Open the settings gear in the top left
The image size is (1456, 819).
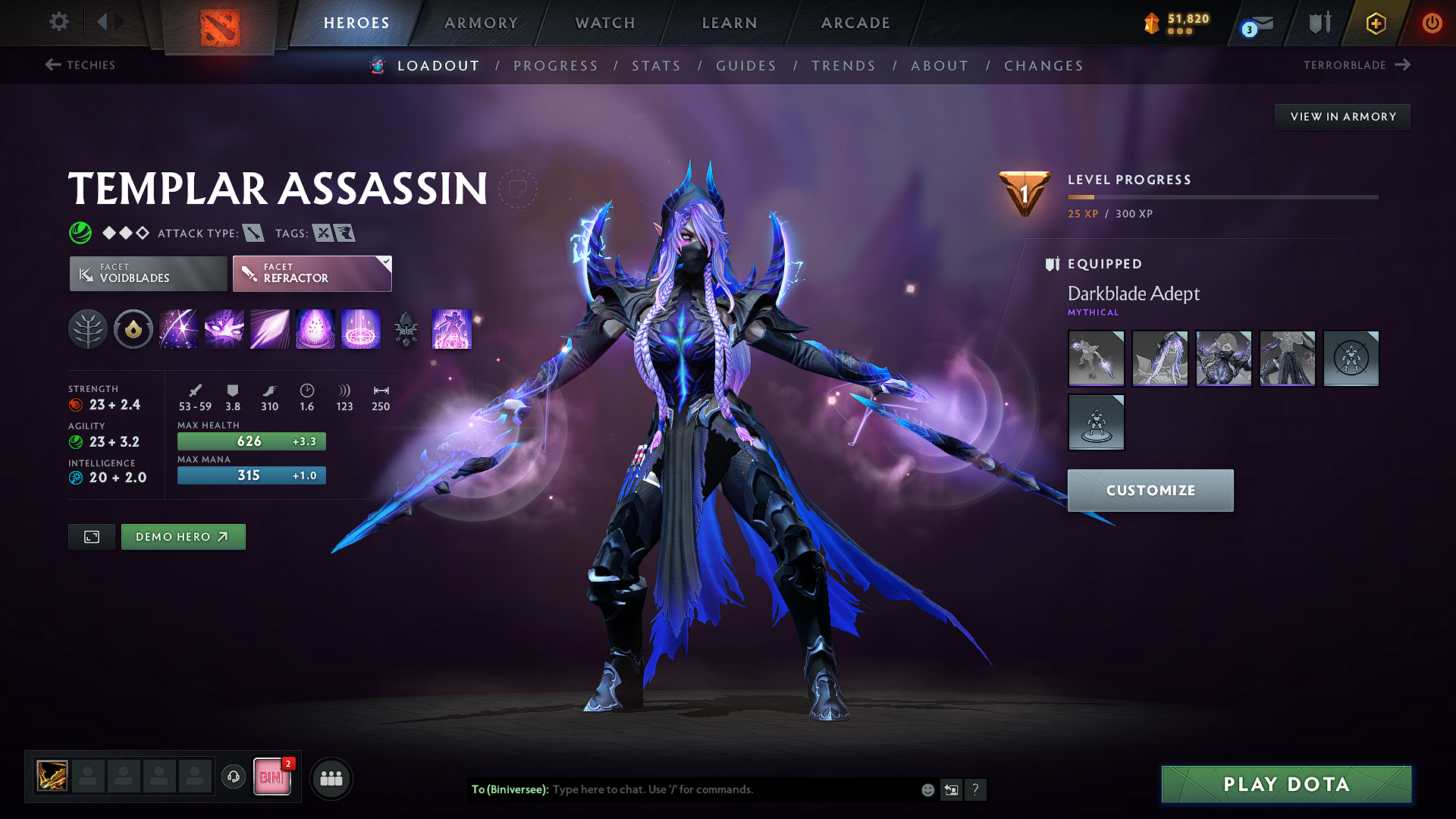tap(58, 22)
